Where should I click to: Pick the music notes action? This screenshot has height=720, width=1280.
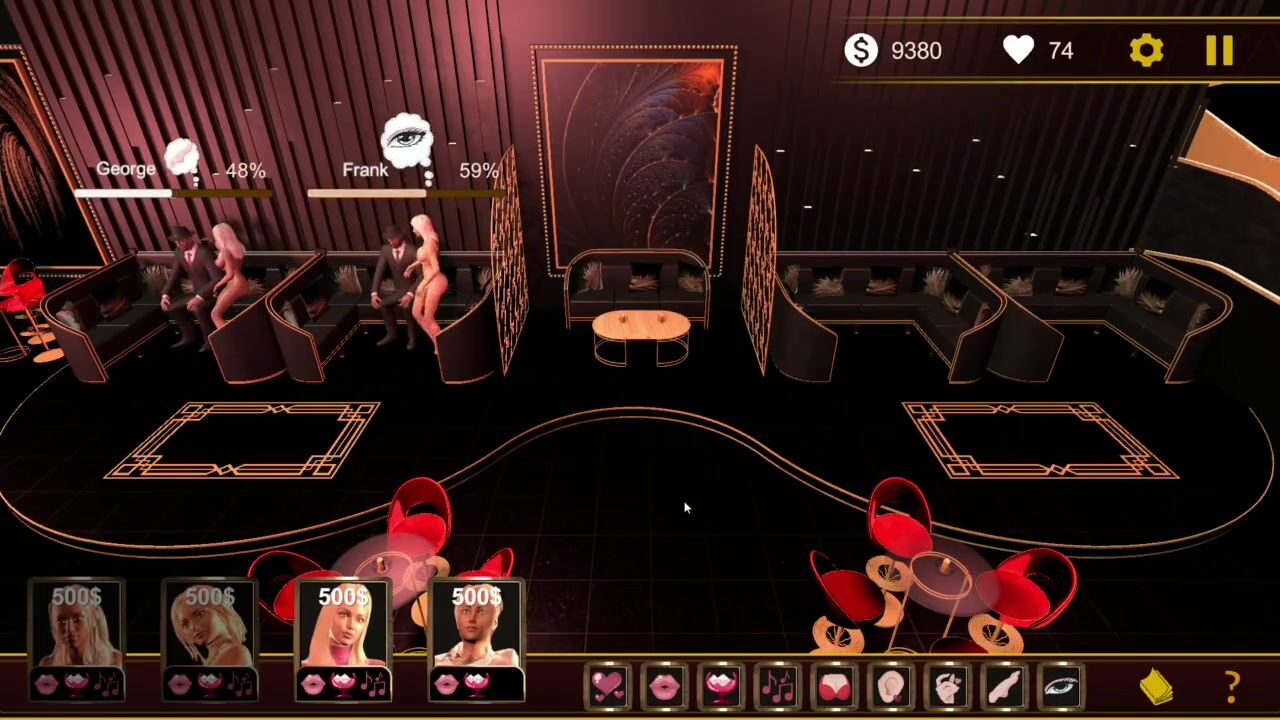point(777,686)
